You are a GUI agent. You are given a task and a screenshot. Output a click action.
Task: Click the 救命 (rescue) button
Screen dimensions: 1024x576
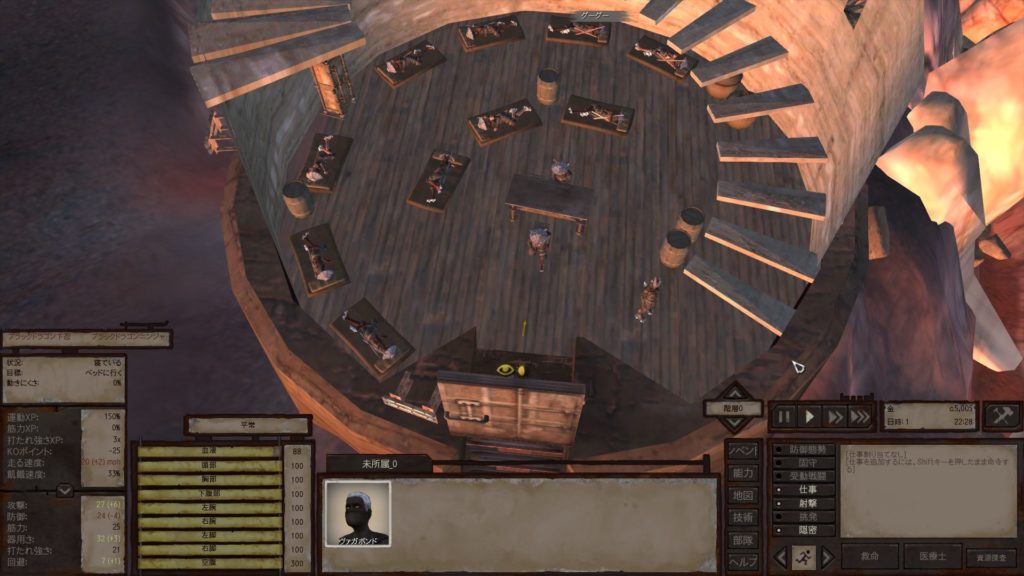[x=869, y=557]
